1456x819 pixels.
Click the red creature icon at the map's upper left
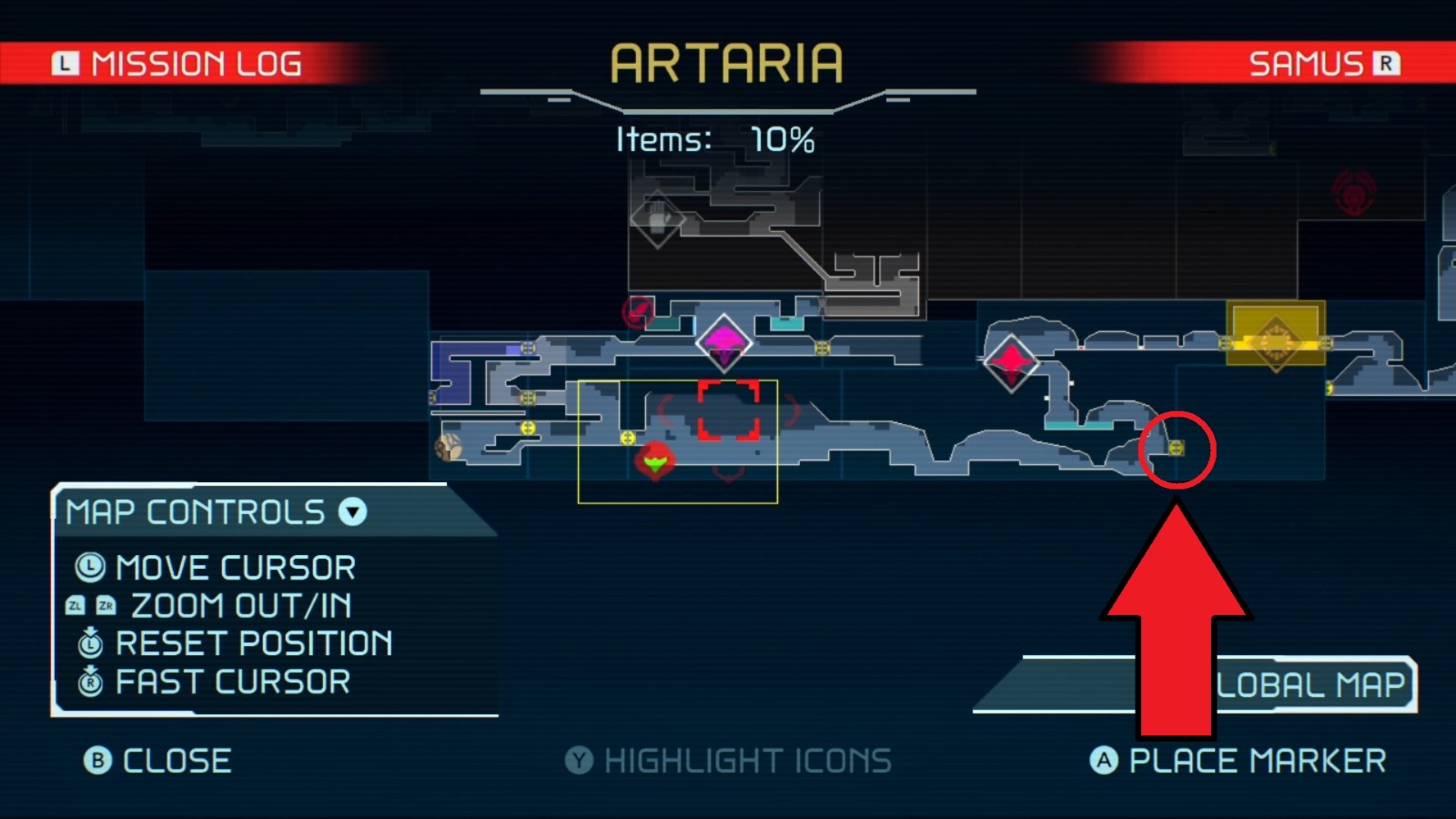click(x=638, y=313)
